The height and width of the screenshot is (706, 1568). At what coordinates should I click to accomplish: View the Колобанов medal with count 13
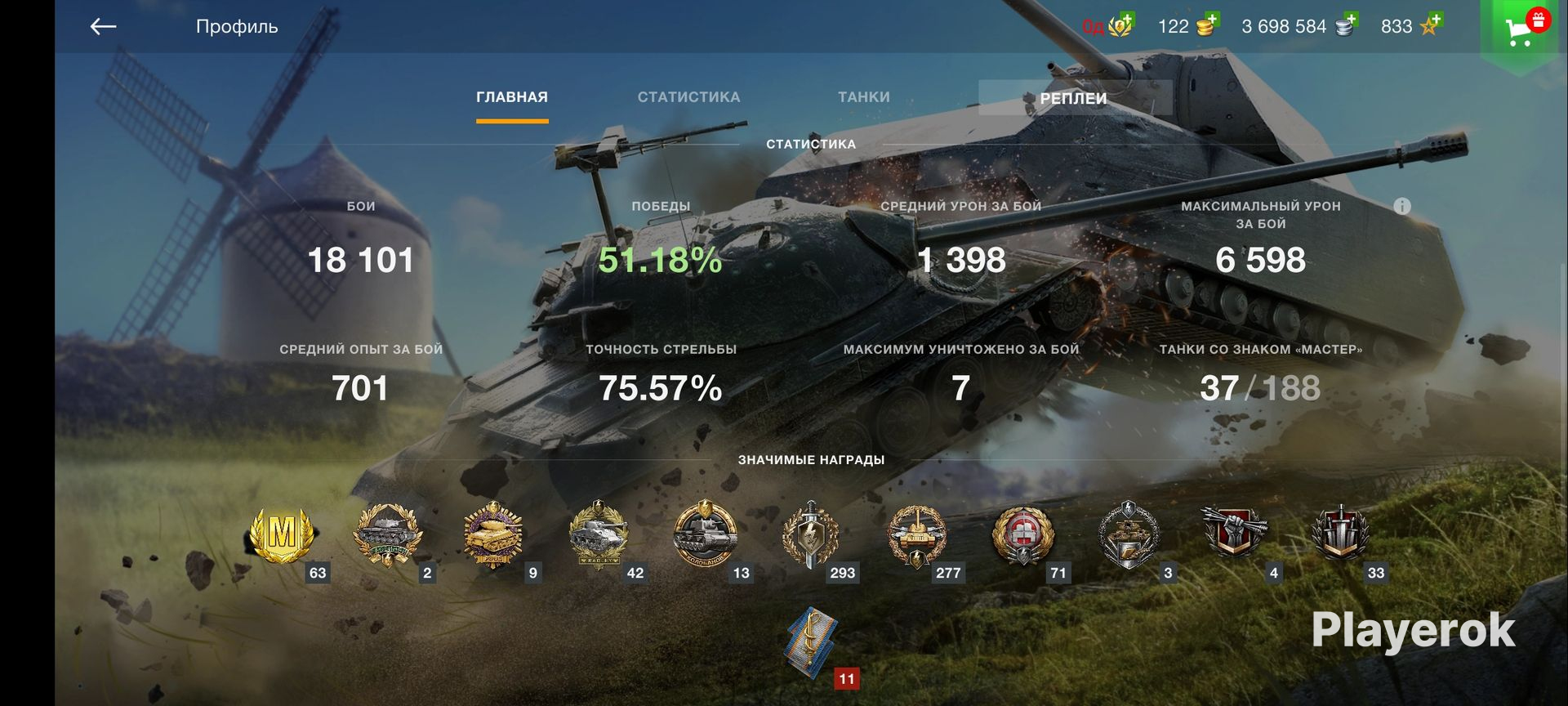pyautogui.click(x=705, y=535)
